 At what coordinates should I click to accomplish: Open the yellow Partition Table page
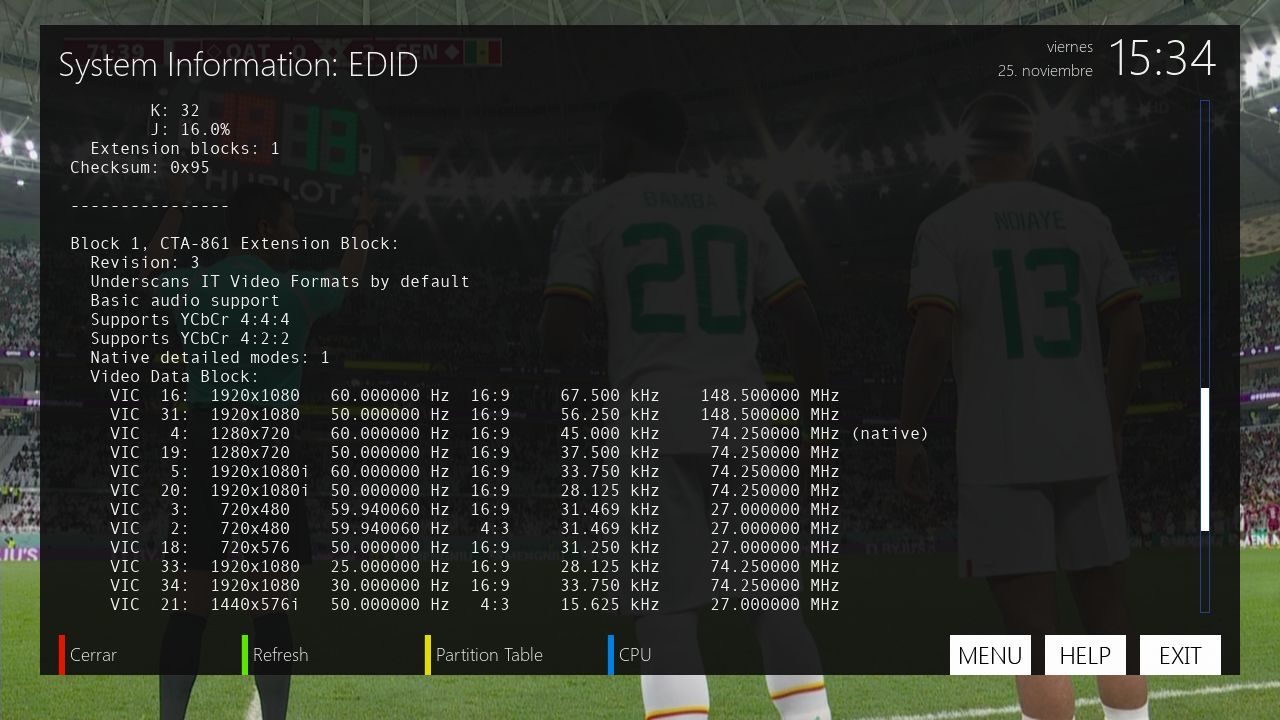tap(488, 655)
